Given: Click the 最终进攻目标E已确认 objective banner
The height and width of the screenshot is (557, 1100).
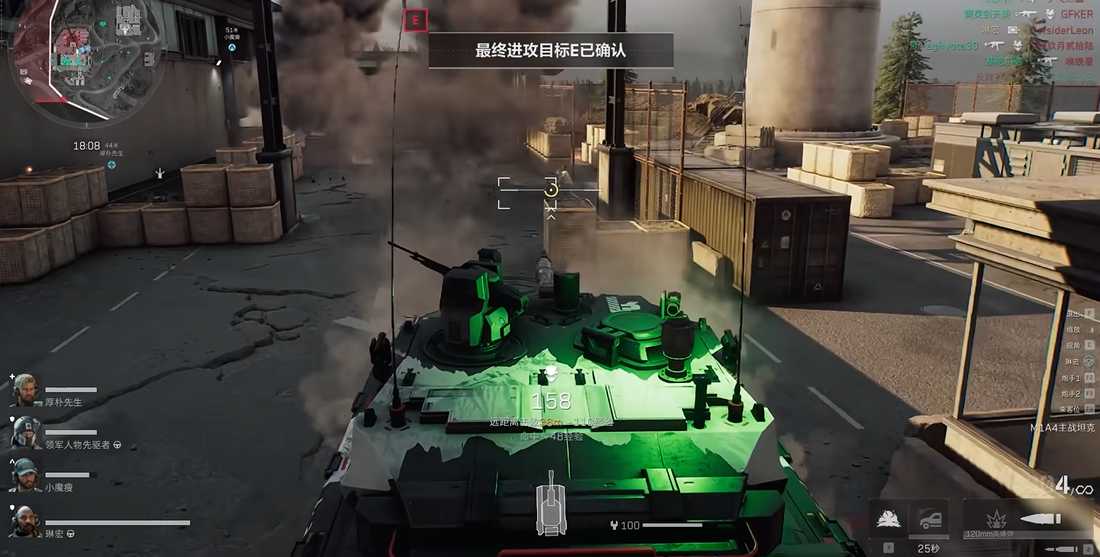Looking at the screenshot, I should (550, 50).
